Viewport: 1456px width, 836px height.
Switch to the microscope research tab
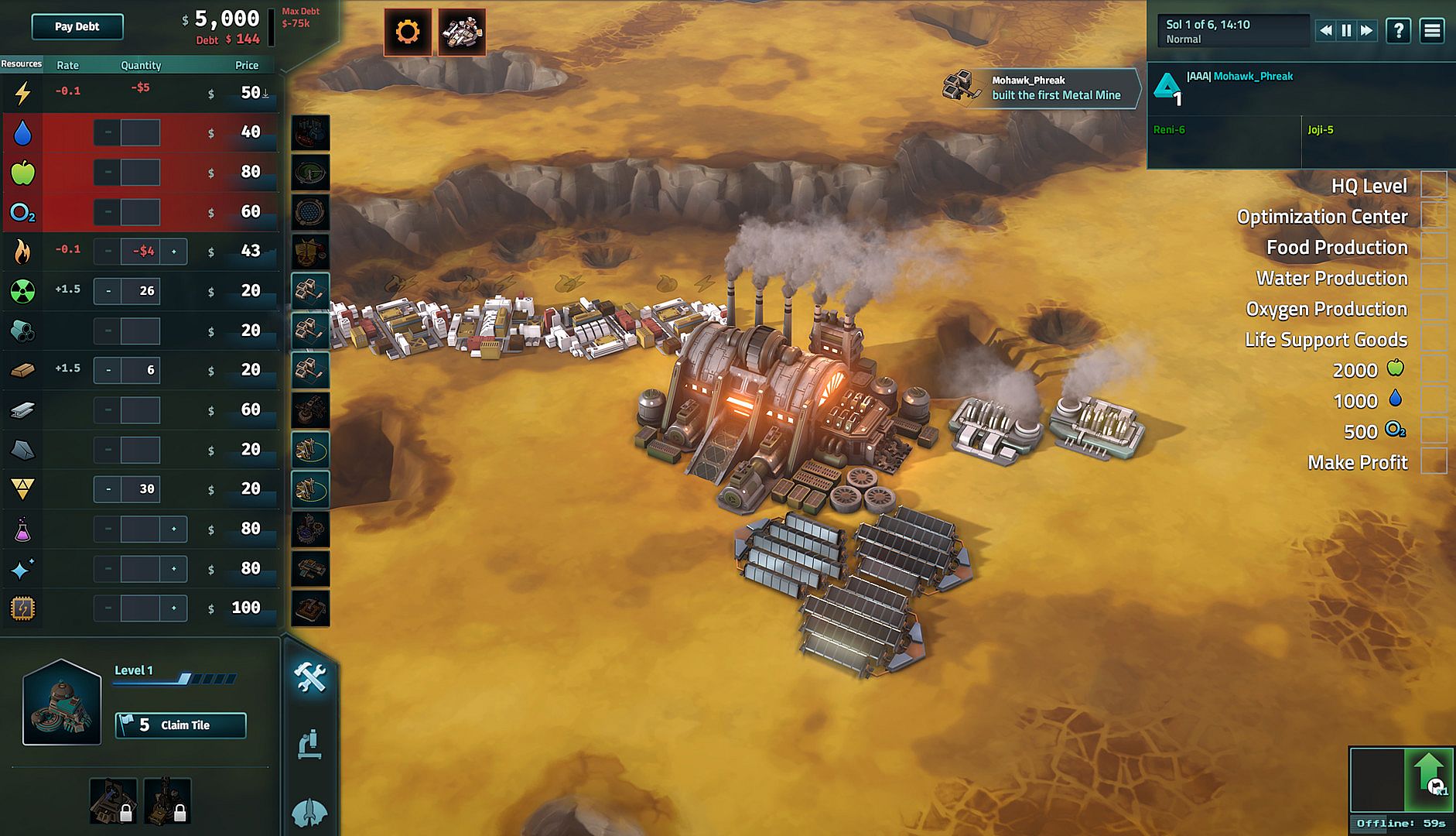click(x=310, y=745)
